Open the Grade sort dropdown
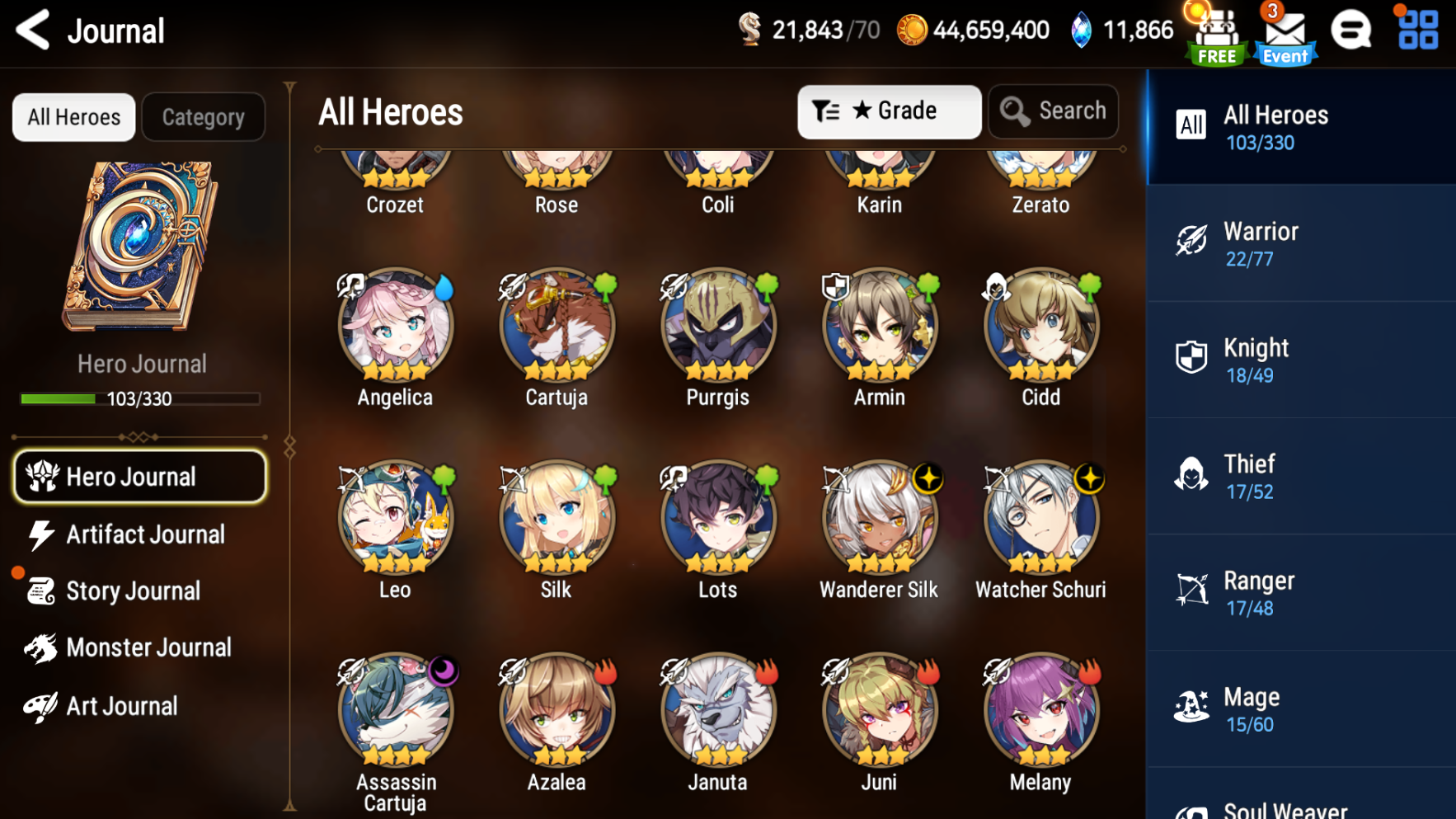The height and width of the screenshot is (819, 1456). (x=889, y=111)
